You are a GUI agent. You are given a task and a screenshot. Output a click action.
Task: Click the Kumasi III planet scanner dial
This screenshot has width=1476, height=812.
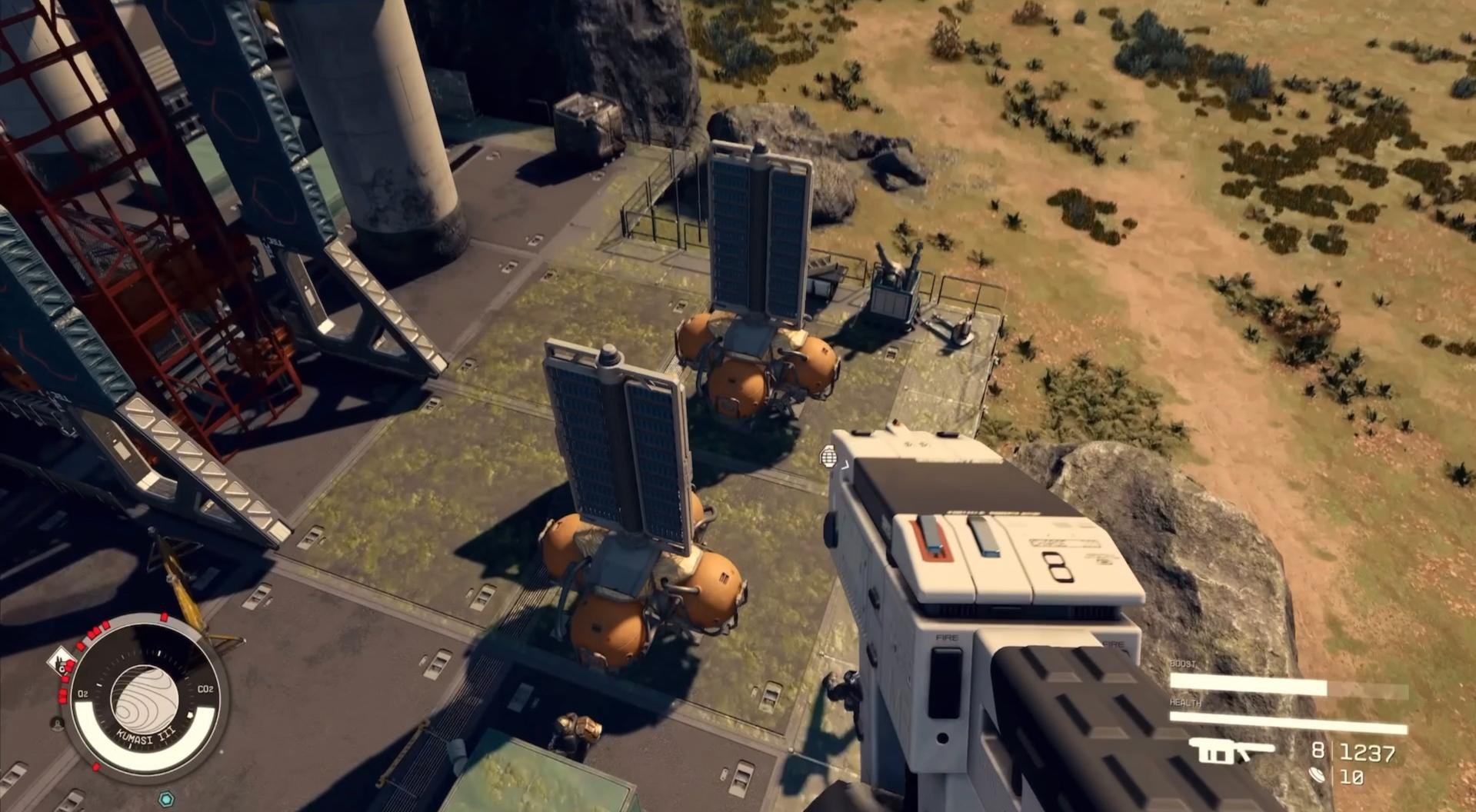tap(144, 697)
